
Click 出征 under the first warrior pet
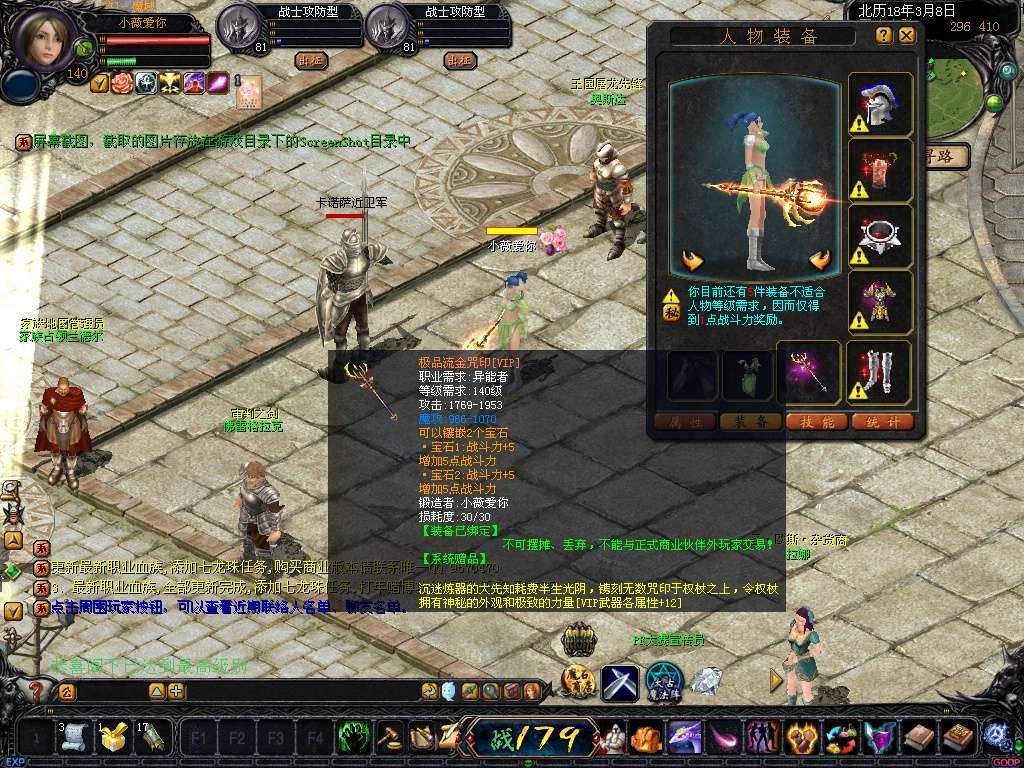(x=311, y=60)
